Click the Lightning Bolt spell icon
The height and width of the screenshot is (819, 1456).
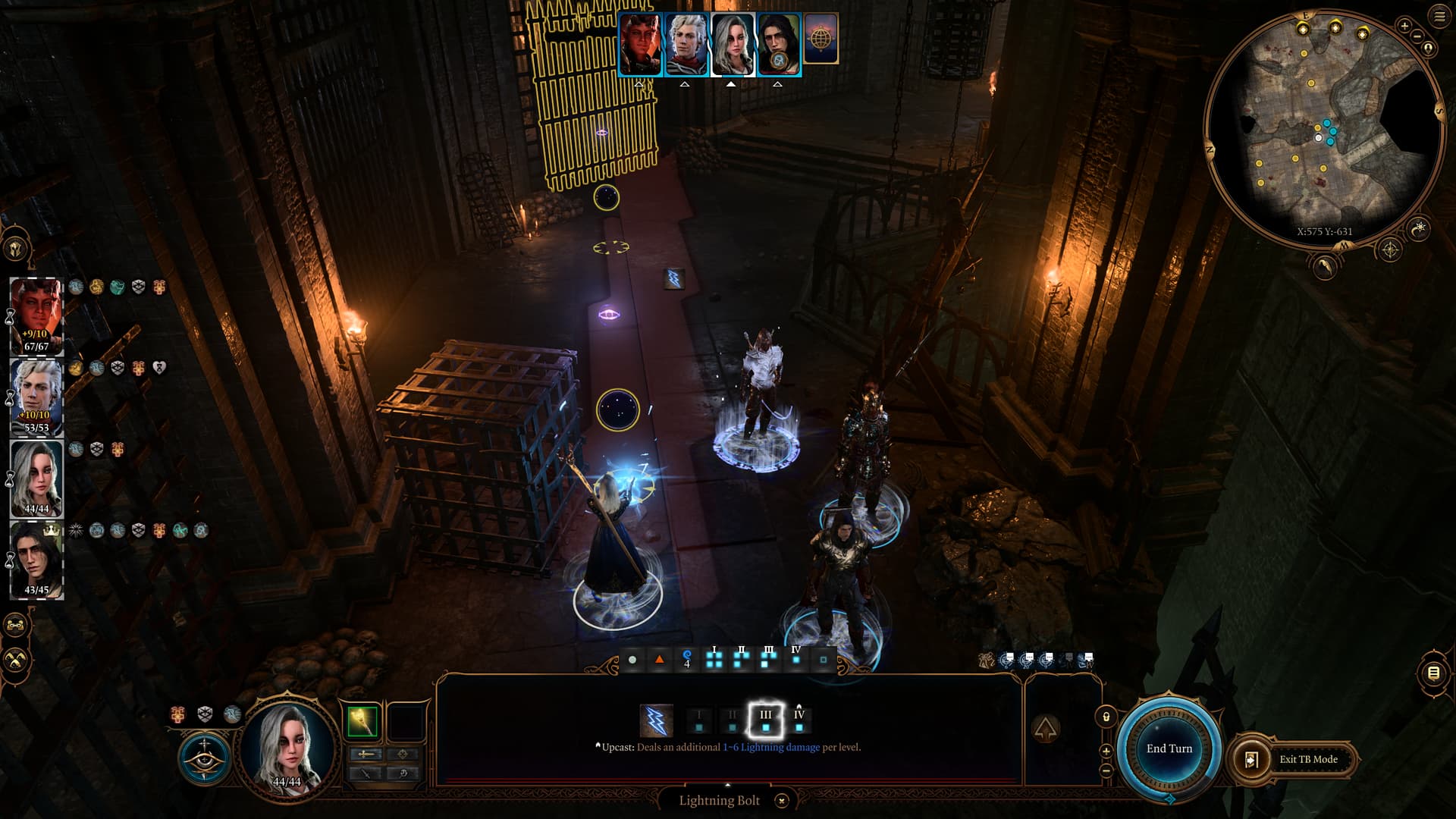pyautogui.click(x=656, y=720)
